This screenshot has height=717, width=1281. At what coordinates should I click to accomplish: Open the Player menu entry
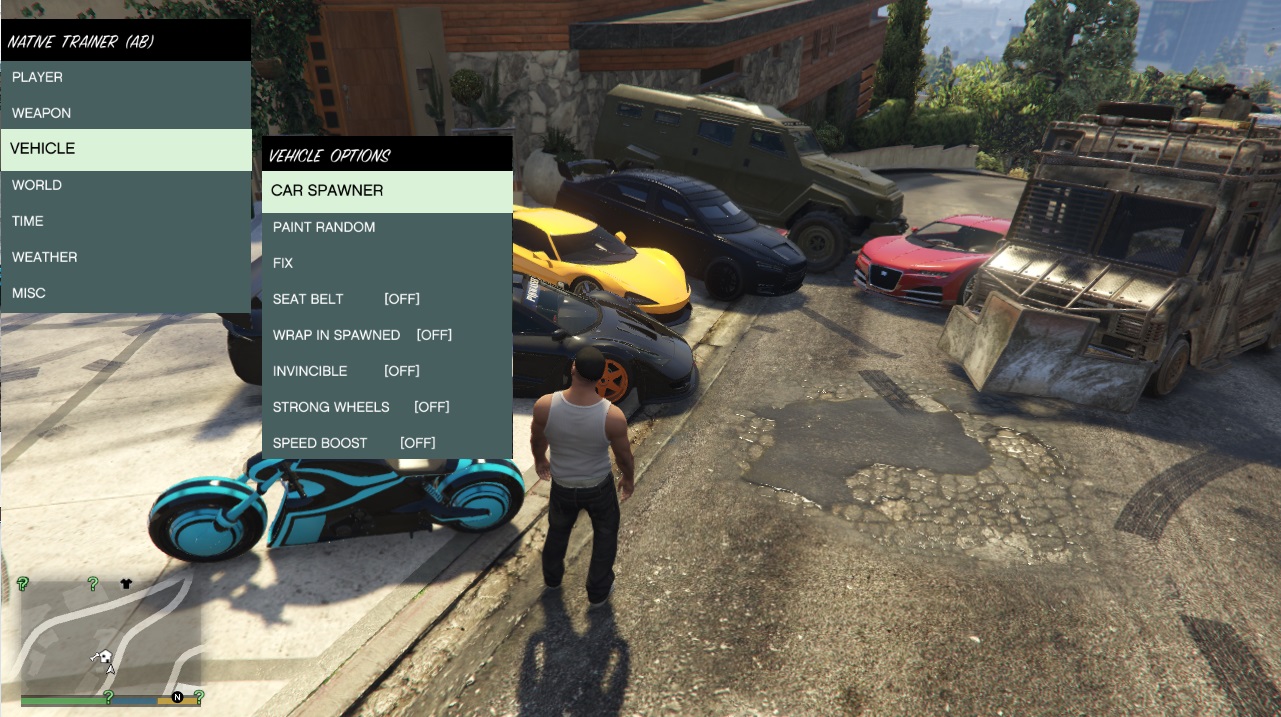coord(125,78)
